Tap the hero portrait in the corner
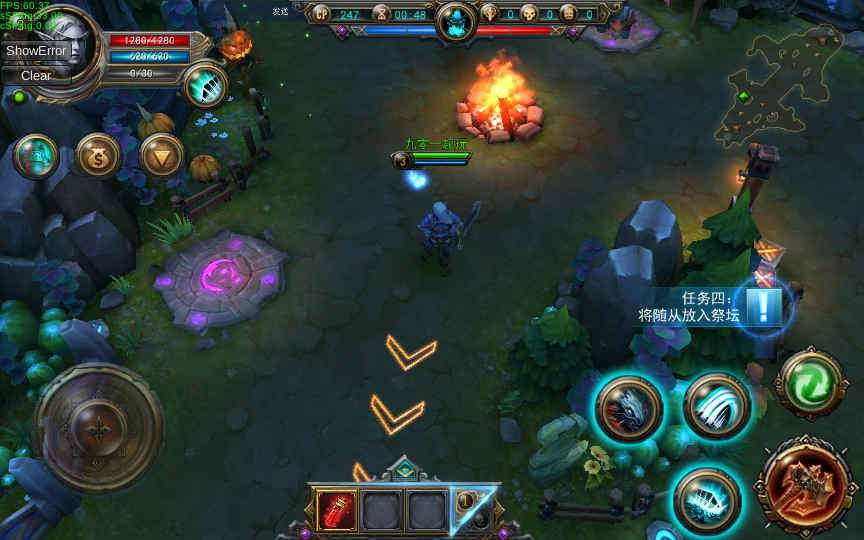This screenshot has width=864, height=540. pos(64,44)
